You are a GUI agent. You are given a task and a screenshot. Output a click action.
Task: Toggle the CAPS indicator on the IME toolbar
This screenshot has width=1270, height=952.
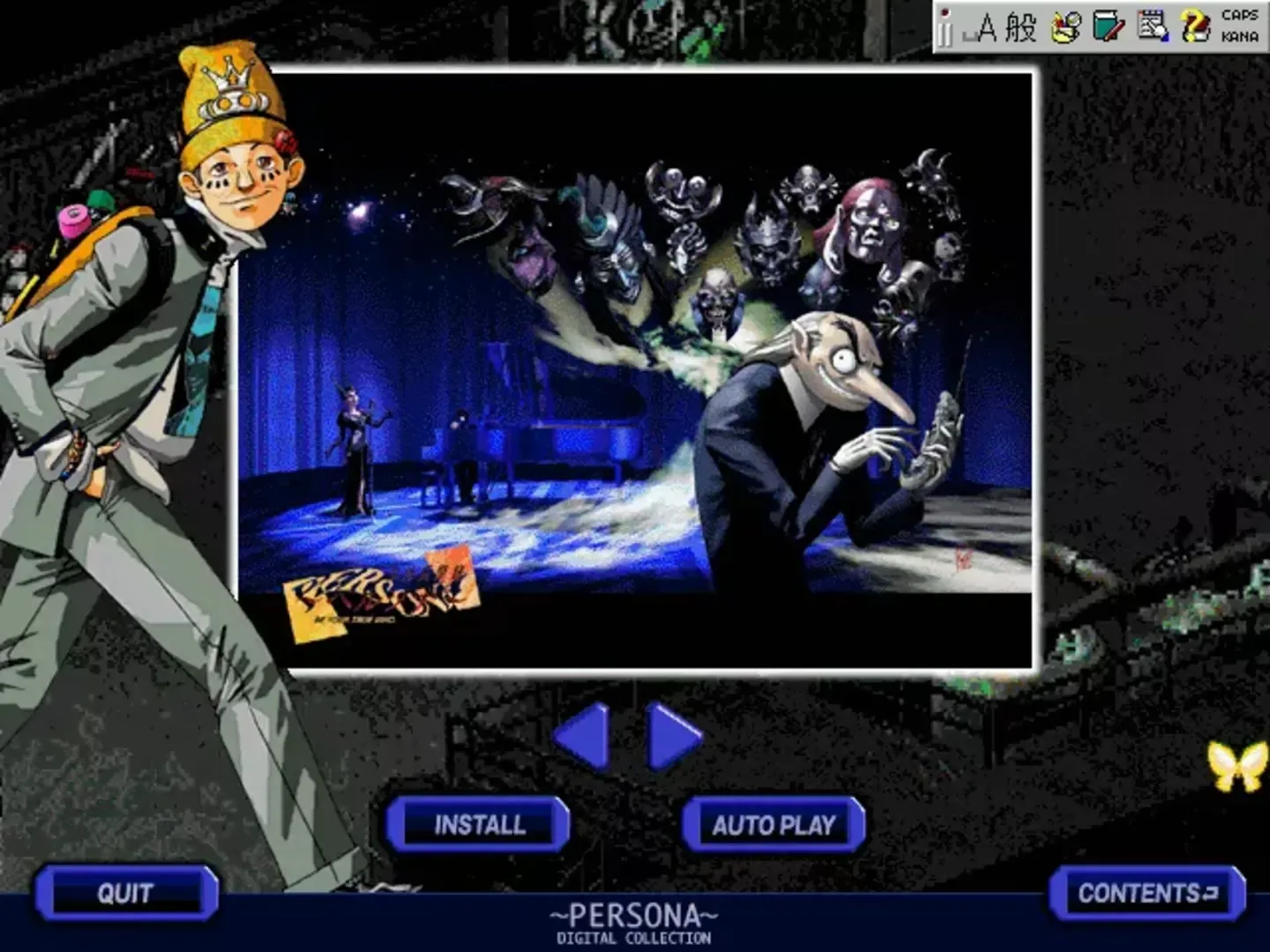point(1238,14)
